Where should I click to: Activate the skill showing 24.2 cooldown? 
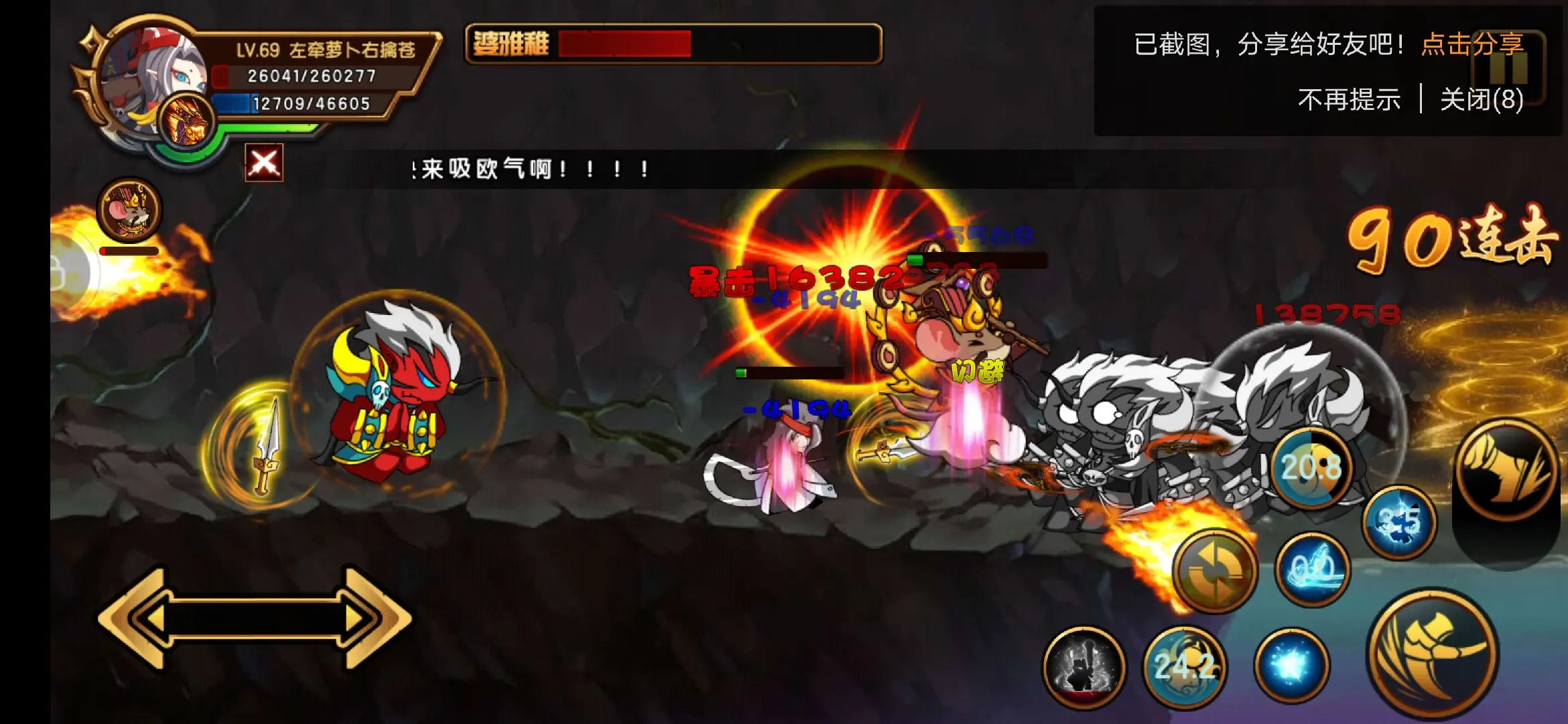[x=1185, y=666]
